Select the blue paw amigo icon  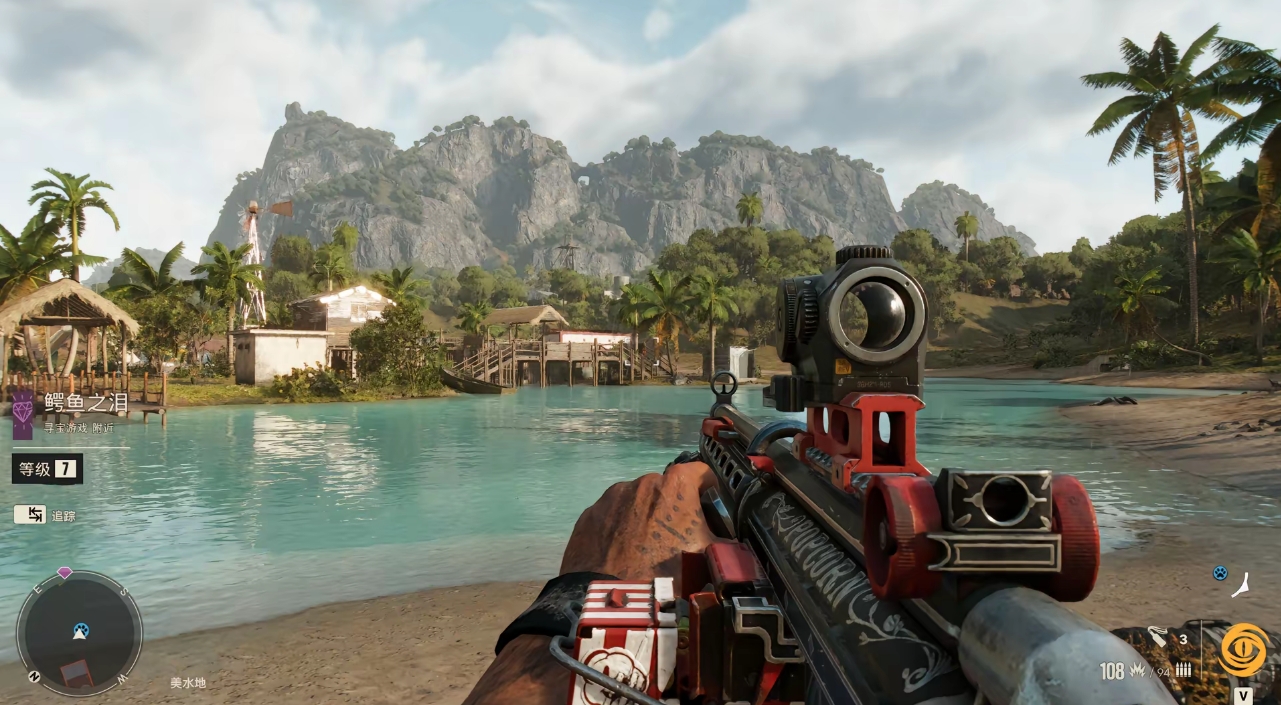pos(1220,573)
